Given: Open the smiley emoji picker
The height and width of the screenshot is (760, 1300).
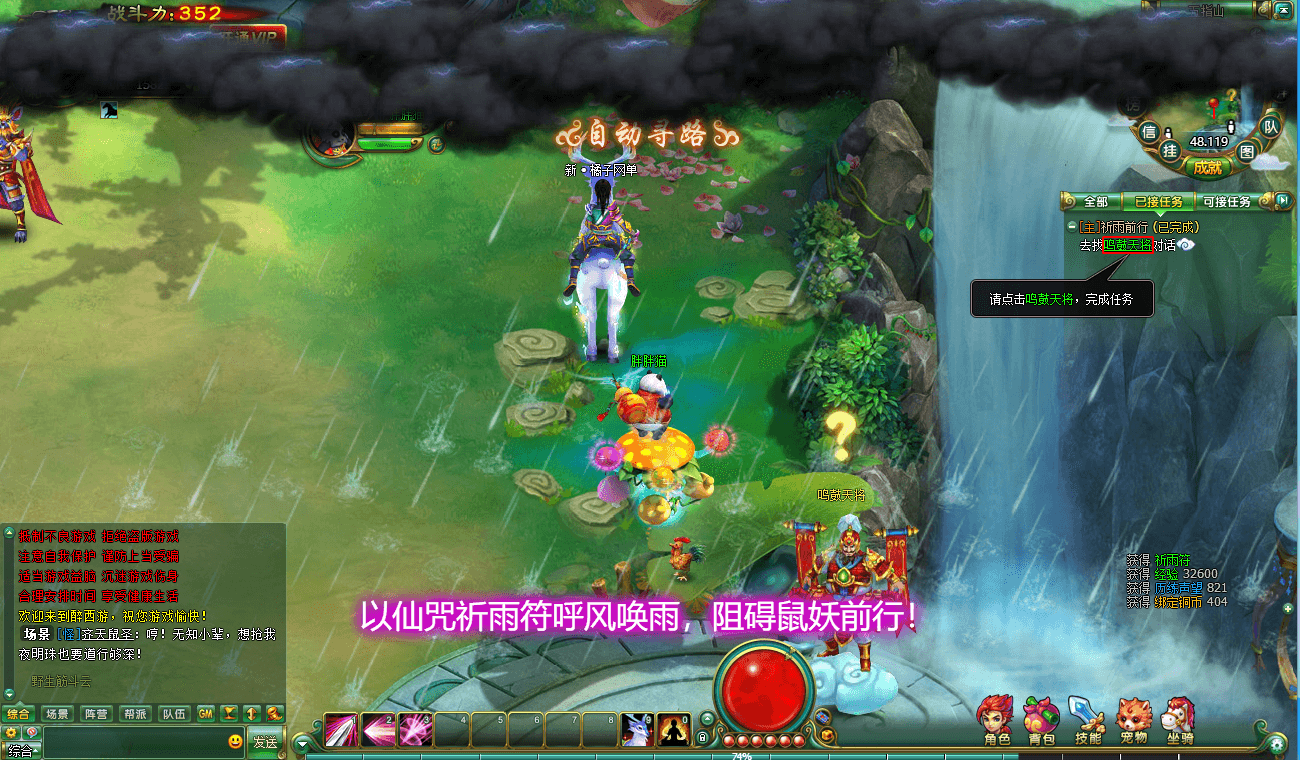Looking at the screenshot, I should (235, 742).
